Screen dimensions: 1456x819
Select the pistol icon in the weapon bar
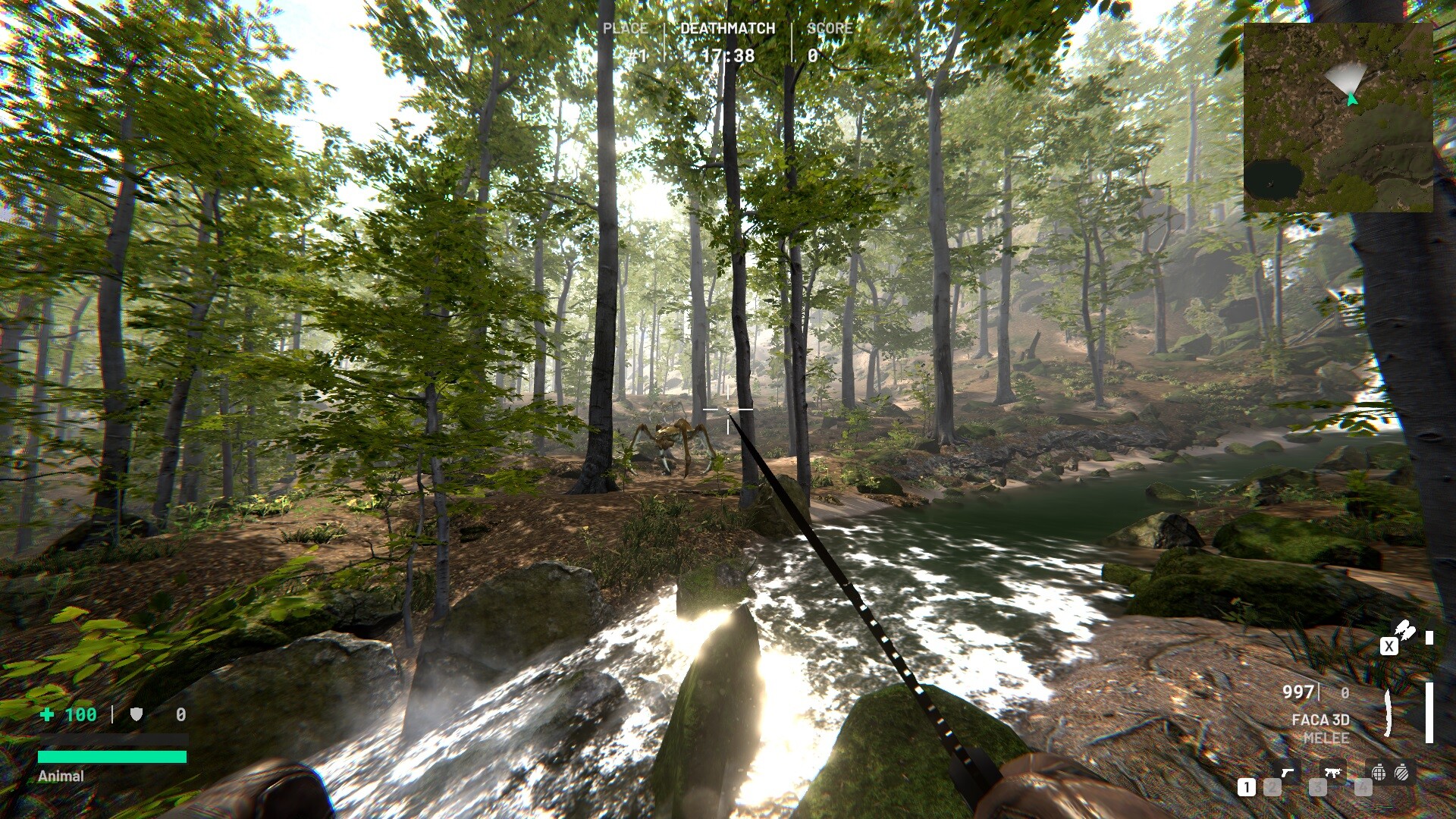click(x=1288, y=773)
